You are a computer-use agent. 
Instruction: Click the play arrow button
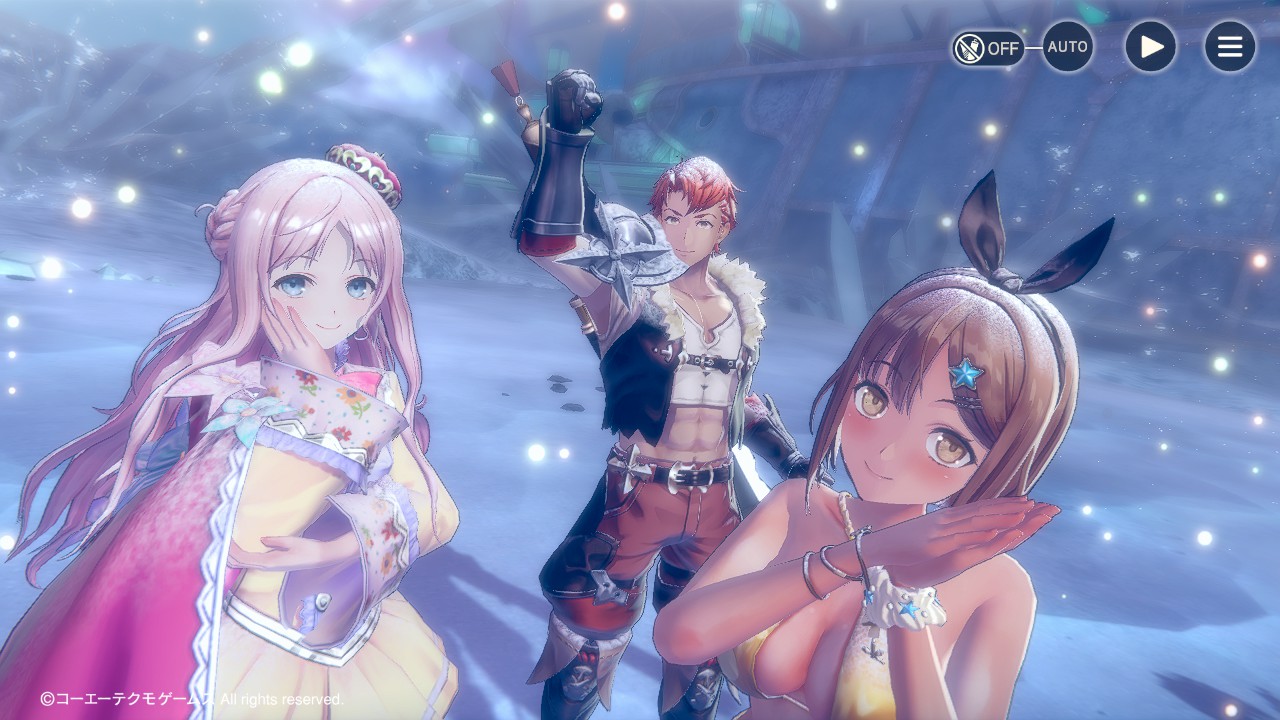point(1150,47)
